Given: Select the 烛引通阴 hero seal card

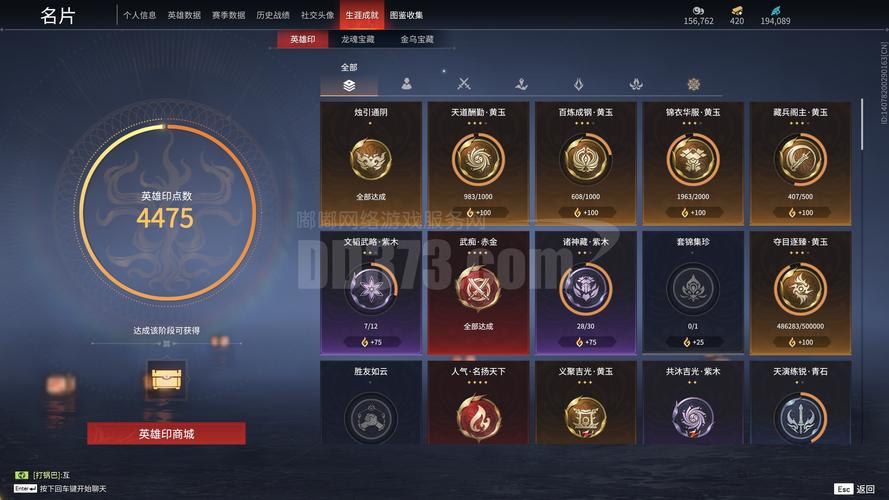Looking at the screenshot, I should (371, 162).
